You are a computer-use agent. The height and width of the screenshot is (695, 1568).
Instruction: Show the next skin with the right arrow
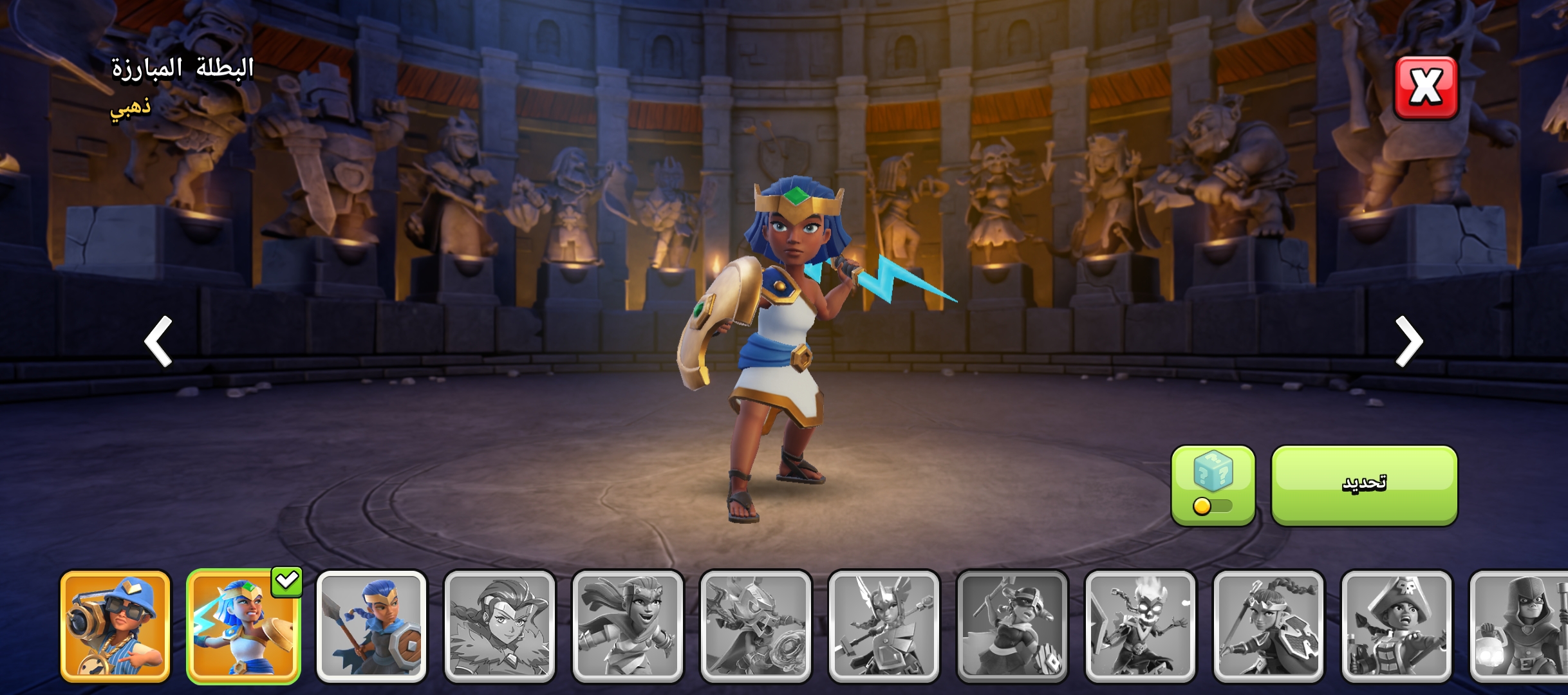pyautogui.click(x=1408, y=341)
